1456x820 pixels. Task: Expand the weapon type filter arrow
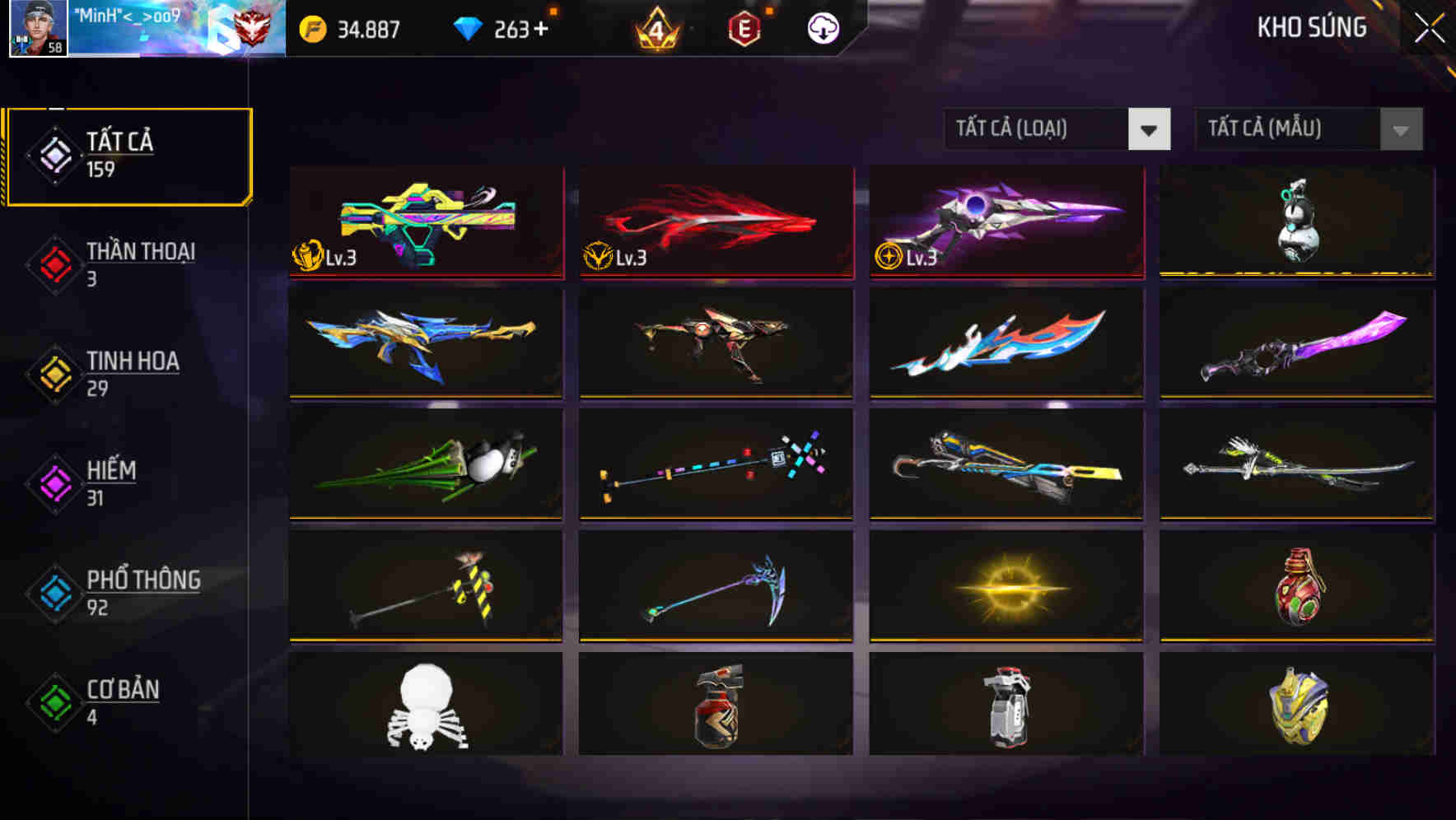(x=1150, y=129)
